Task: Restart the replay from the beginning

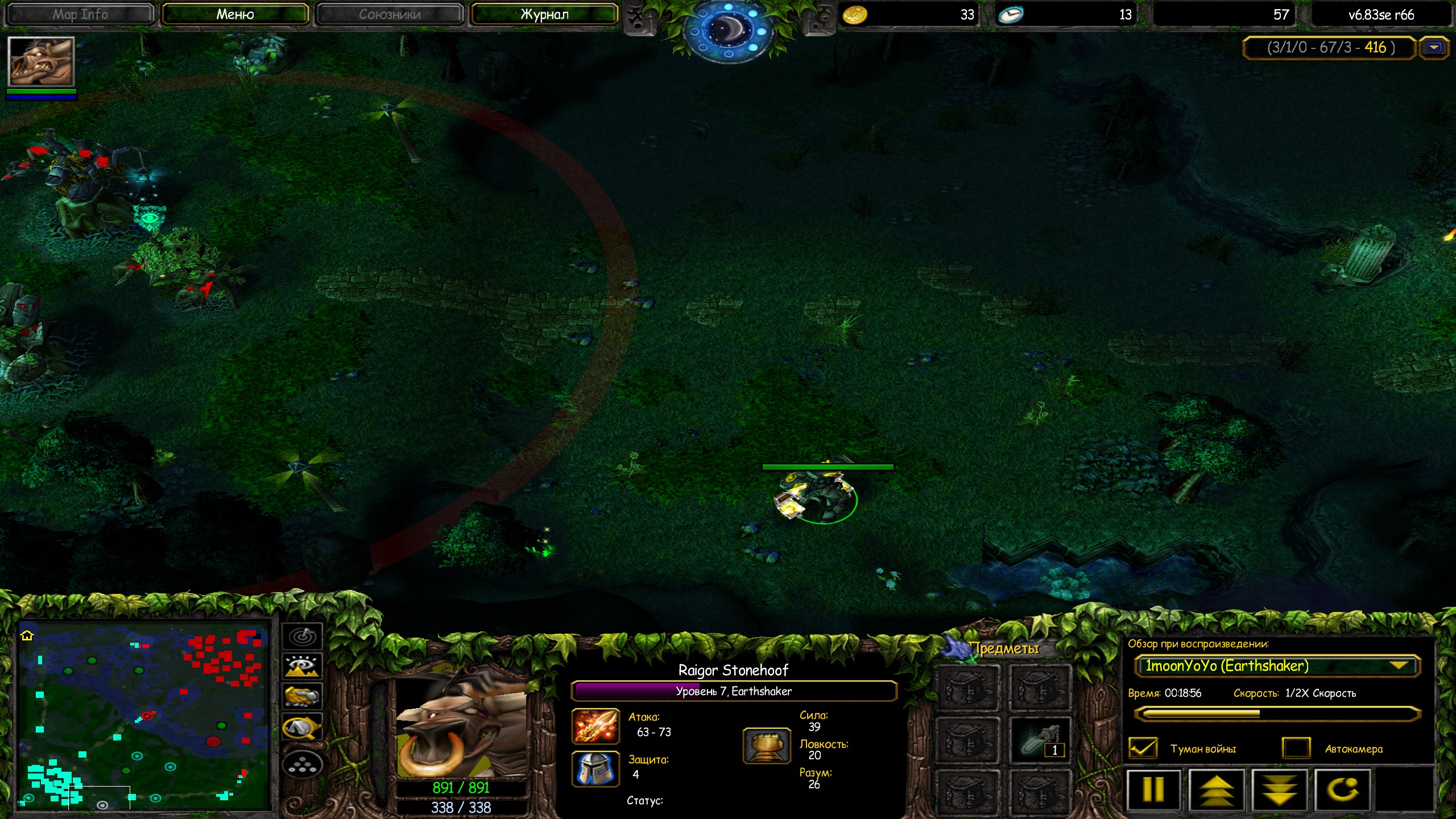Action: click(x=1342, y=789)
